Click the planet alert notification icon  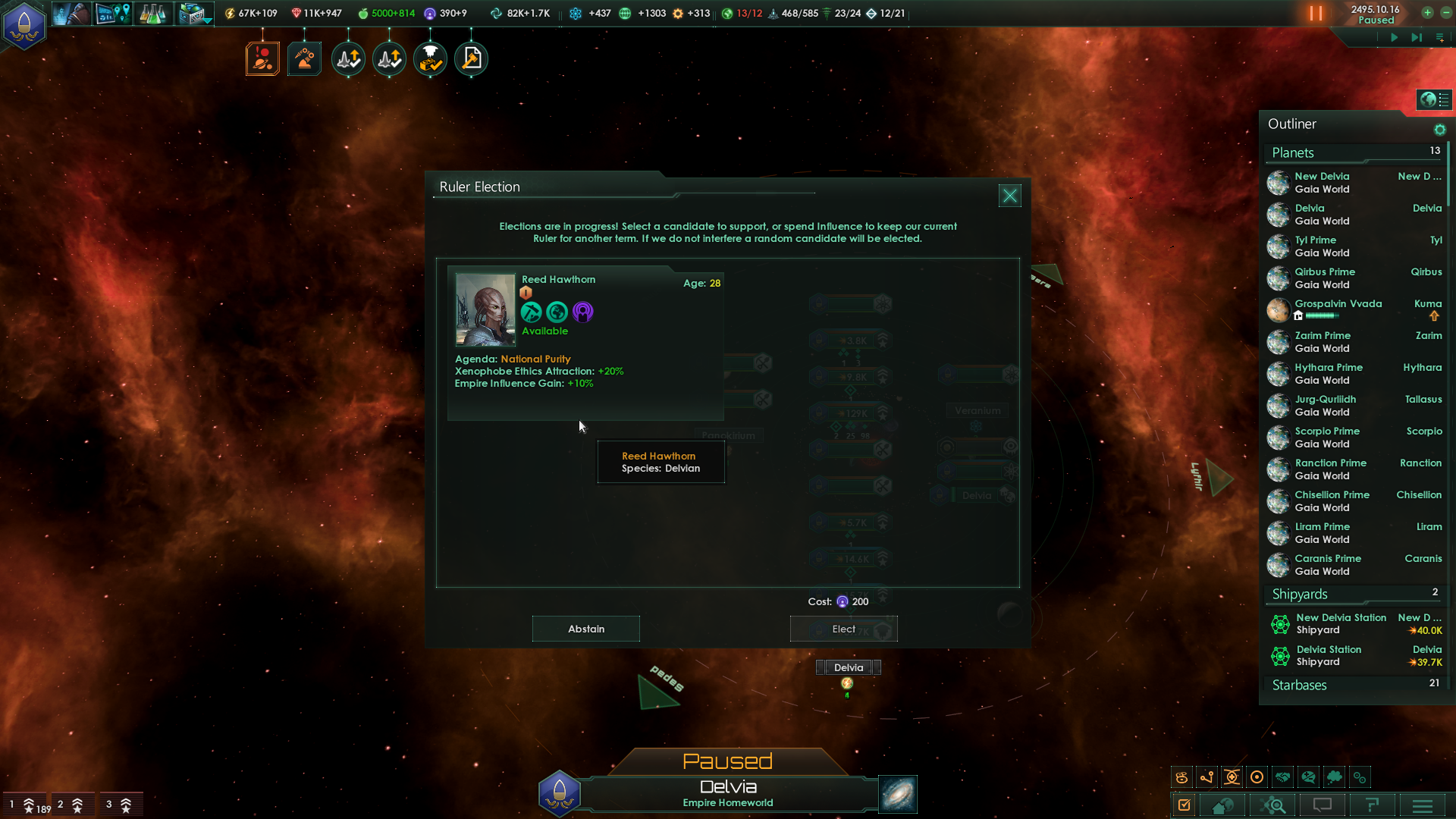[x=262, y=58]
